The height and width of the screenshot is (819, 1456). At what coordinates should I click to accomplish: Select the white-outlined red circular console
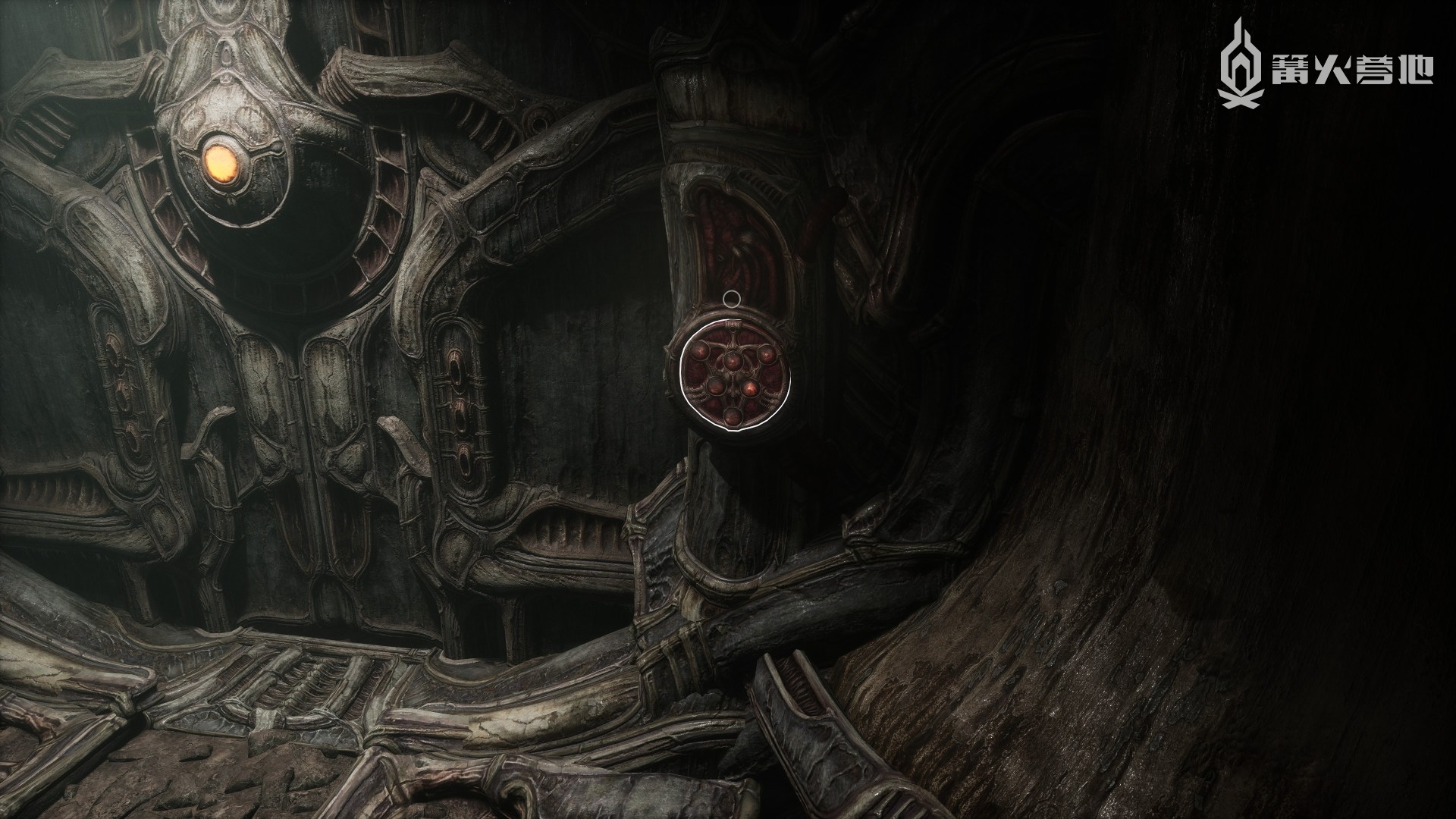pos(734,377)
